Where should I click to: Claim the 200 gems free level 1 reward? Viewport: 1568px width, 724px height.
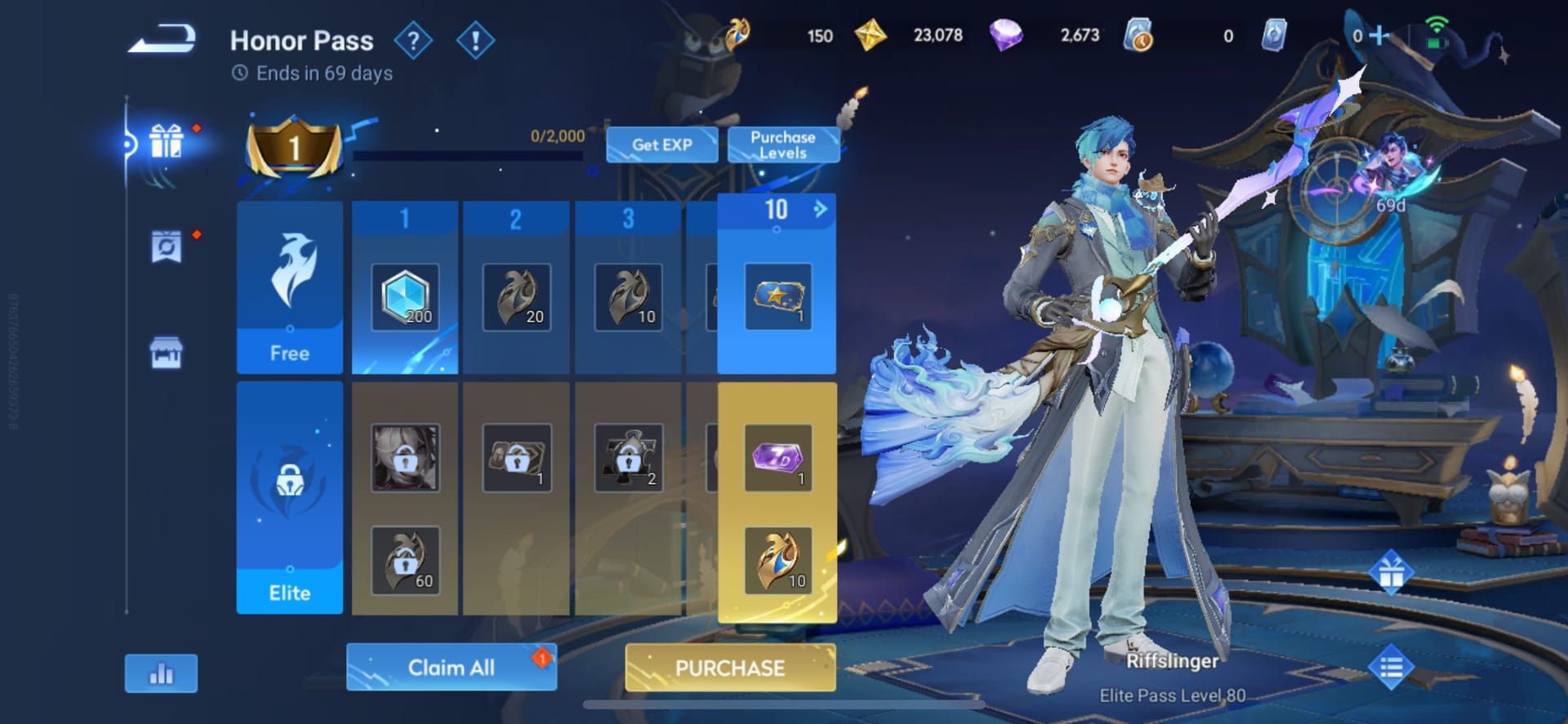[405, 298]
